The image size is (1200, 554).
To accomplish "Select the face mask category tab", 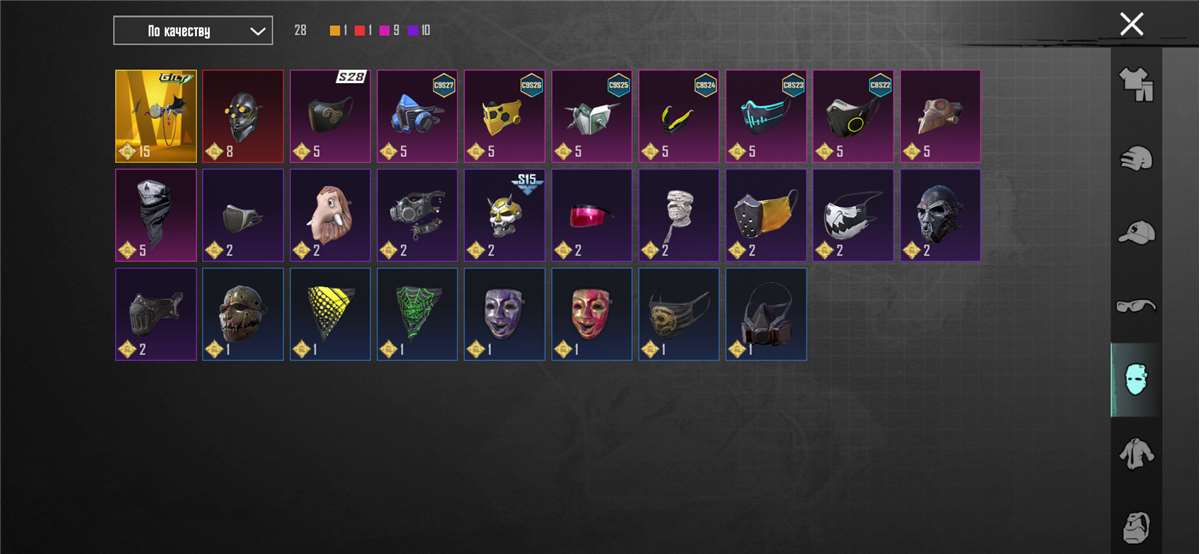I will 1136,380.
